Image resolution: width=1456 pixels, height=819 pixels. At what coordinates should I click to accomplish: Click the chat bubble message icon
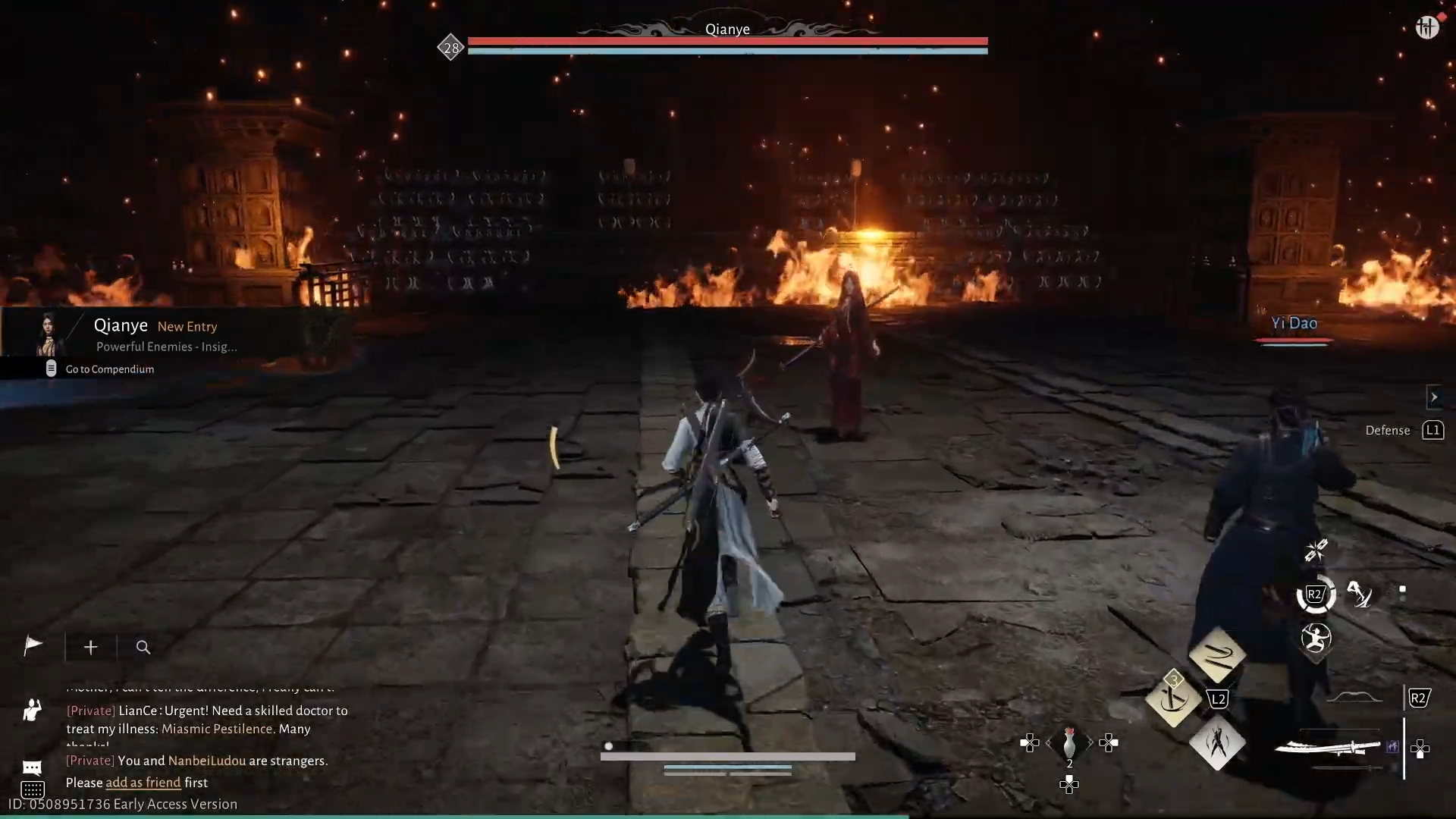tap(32, 767)
